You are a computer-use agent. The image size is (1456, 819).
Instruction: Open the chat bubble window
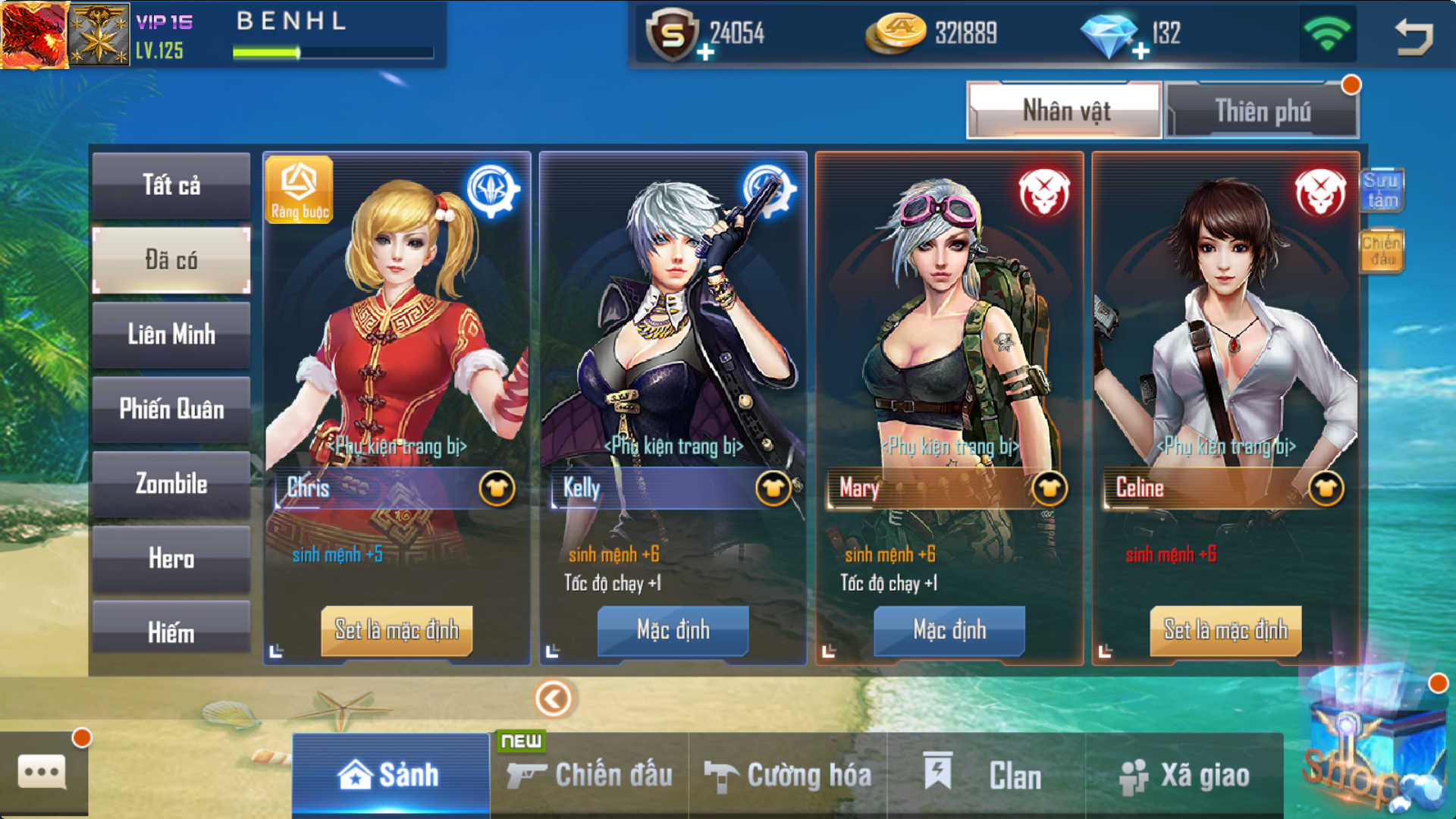[x=42, y=772]
